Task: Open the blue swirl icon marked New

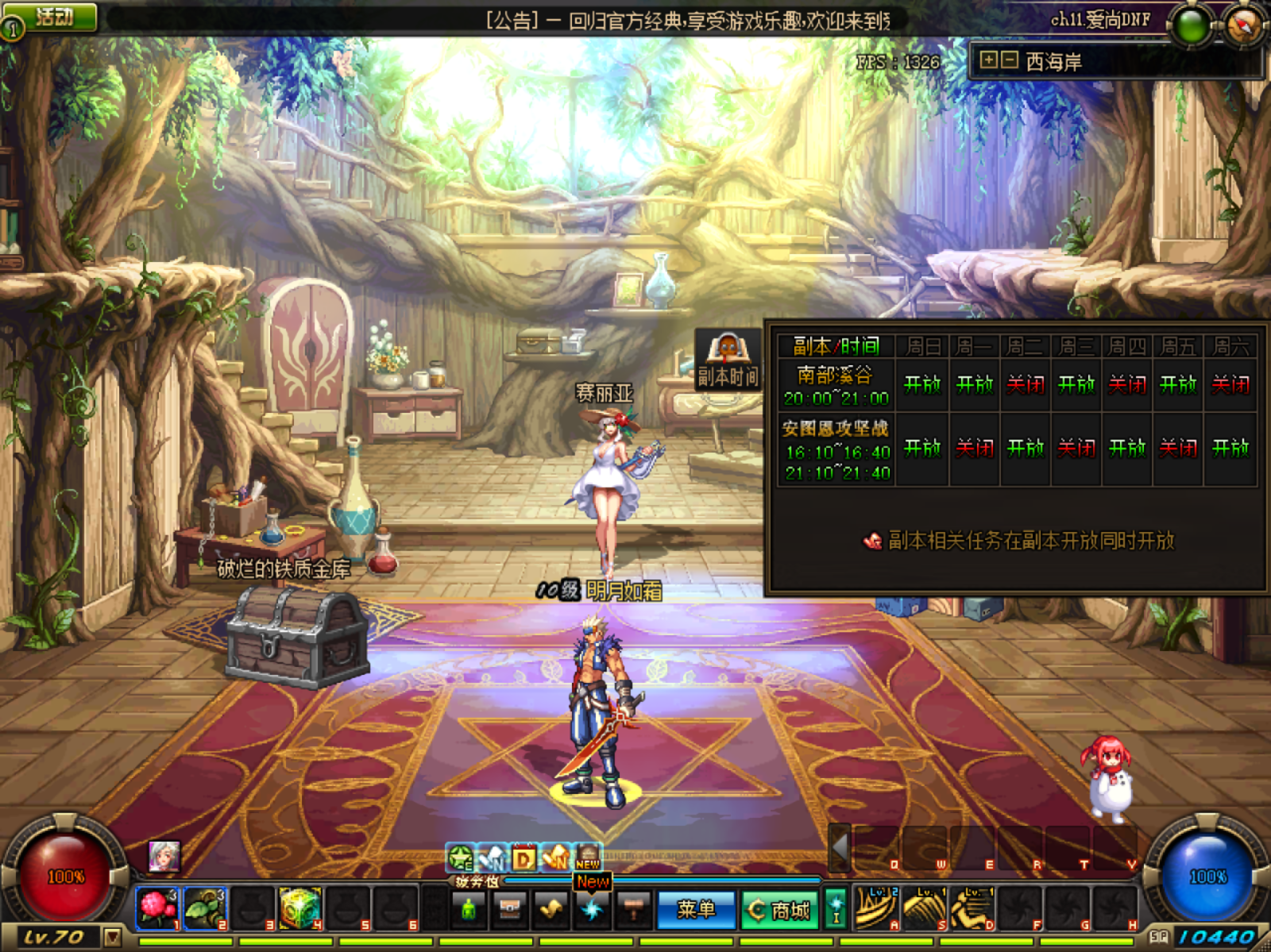Action: [x=592, y=909]
